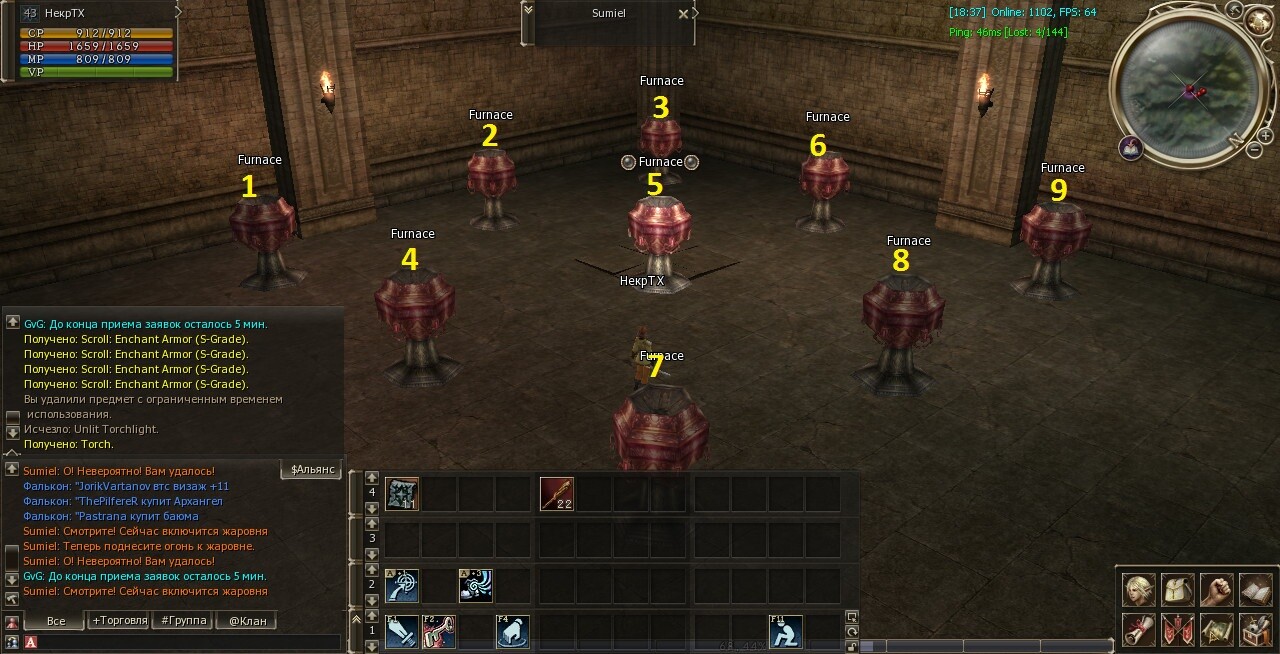Viewport: 1280px width, 654px height.
Task: Open the actions fist icon
Action: pyautogui.click(x=1216, y=590)
